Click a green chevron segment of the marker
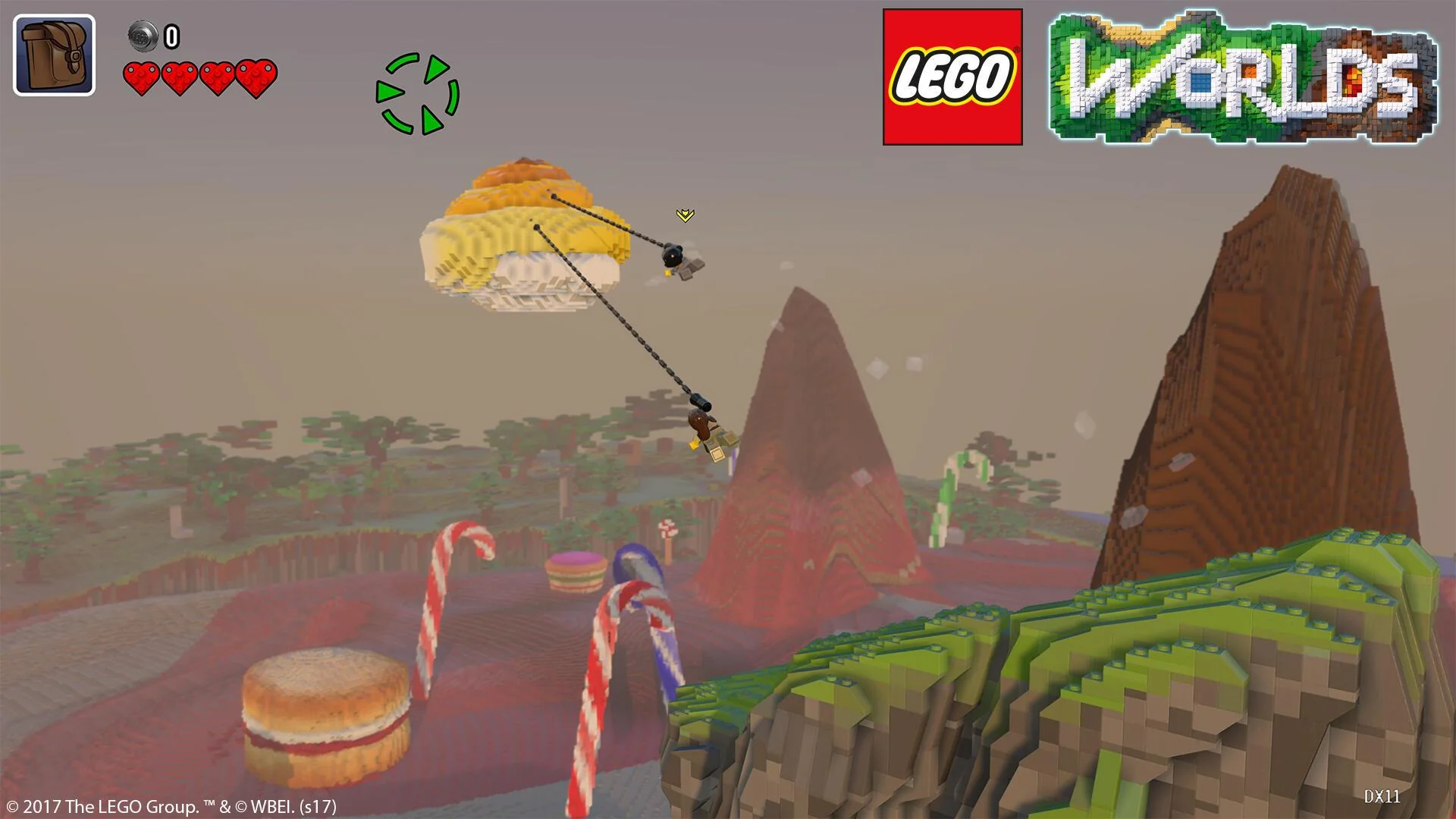Viewport: 1456px width, 819px height. pyautogui.click(x=437, y=68)
